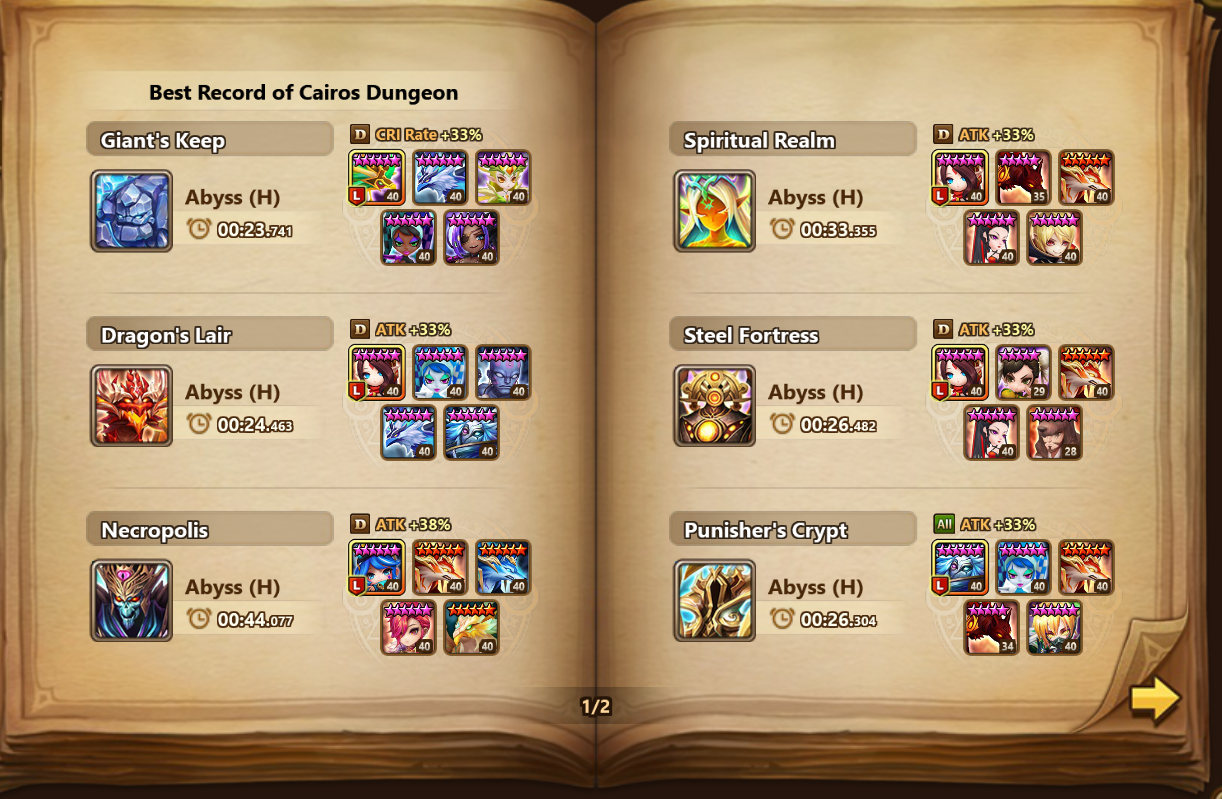
Task: Click the Punisher's Crypt team leader monster
Action: tap(960, 568)
